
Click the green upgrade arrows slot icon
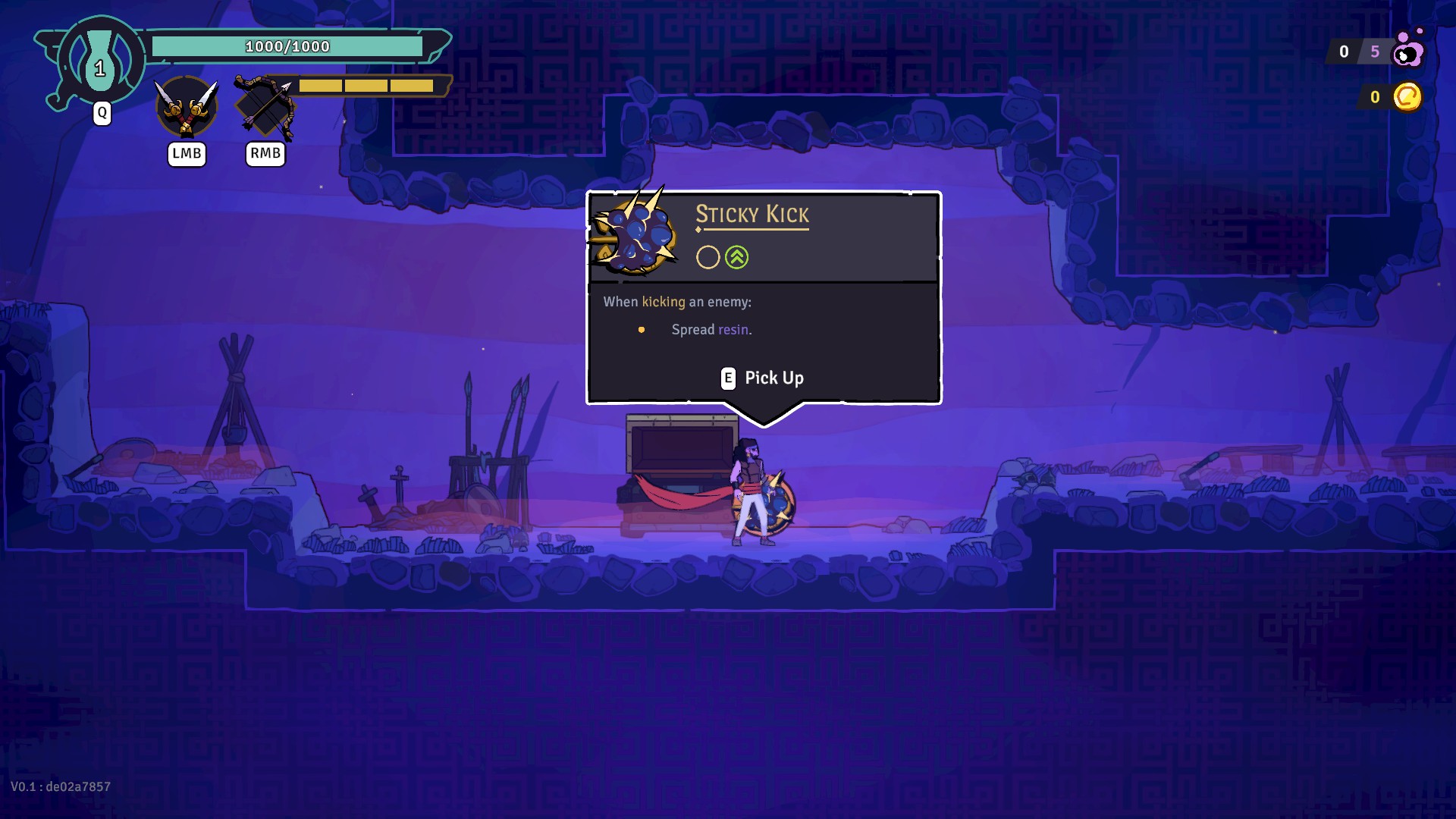click(736, 258)
